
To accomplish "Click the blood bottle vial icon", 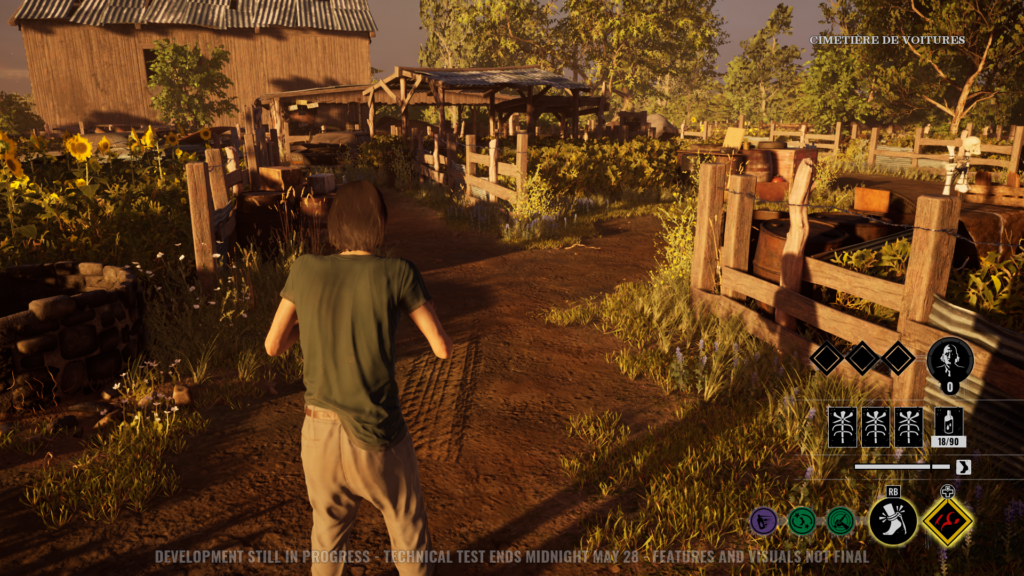I will point(948,421).
